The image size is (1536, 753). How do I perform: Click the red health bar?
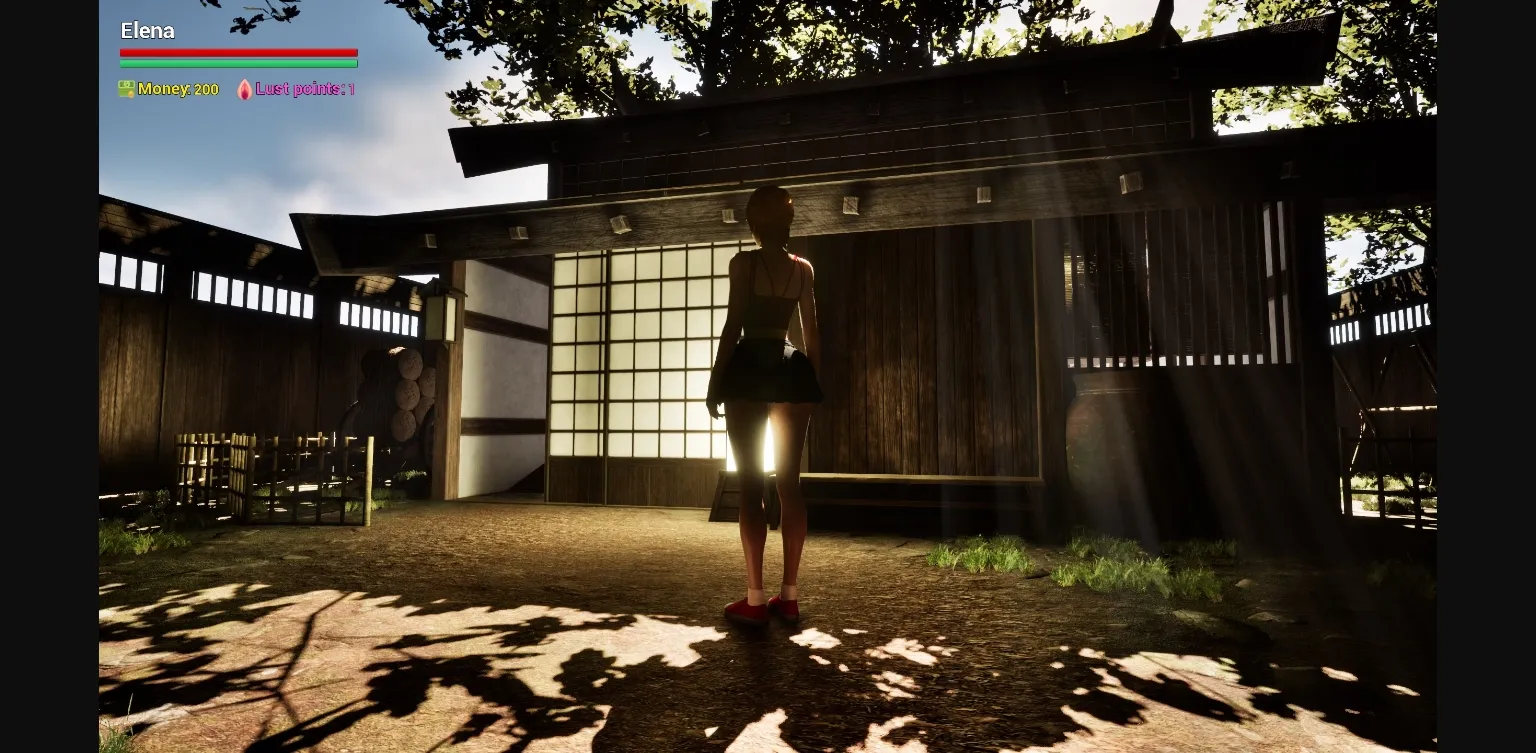tap(238, 52)
